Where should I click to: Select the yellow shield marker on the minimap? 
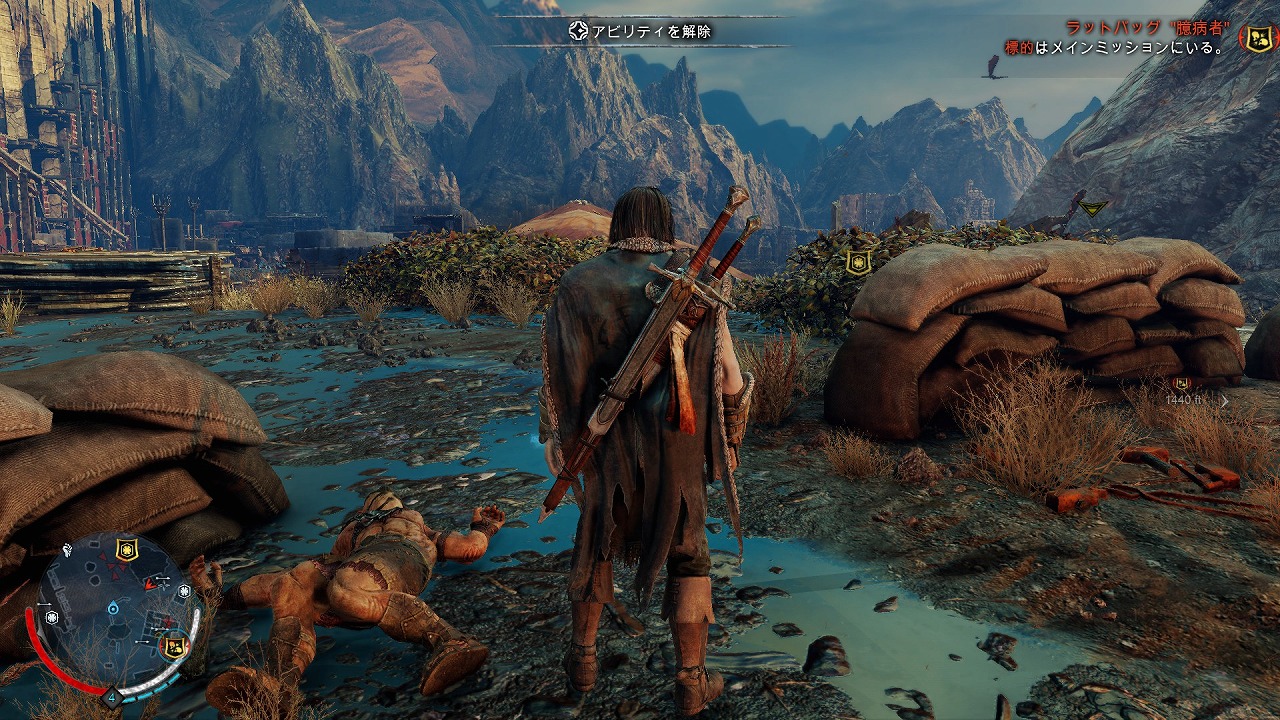(x=127, y=549)
